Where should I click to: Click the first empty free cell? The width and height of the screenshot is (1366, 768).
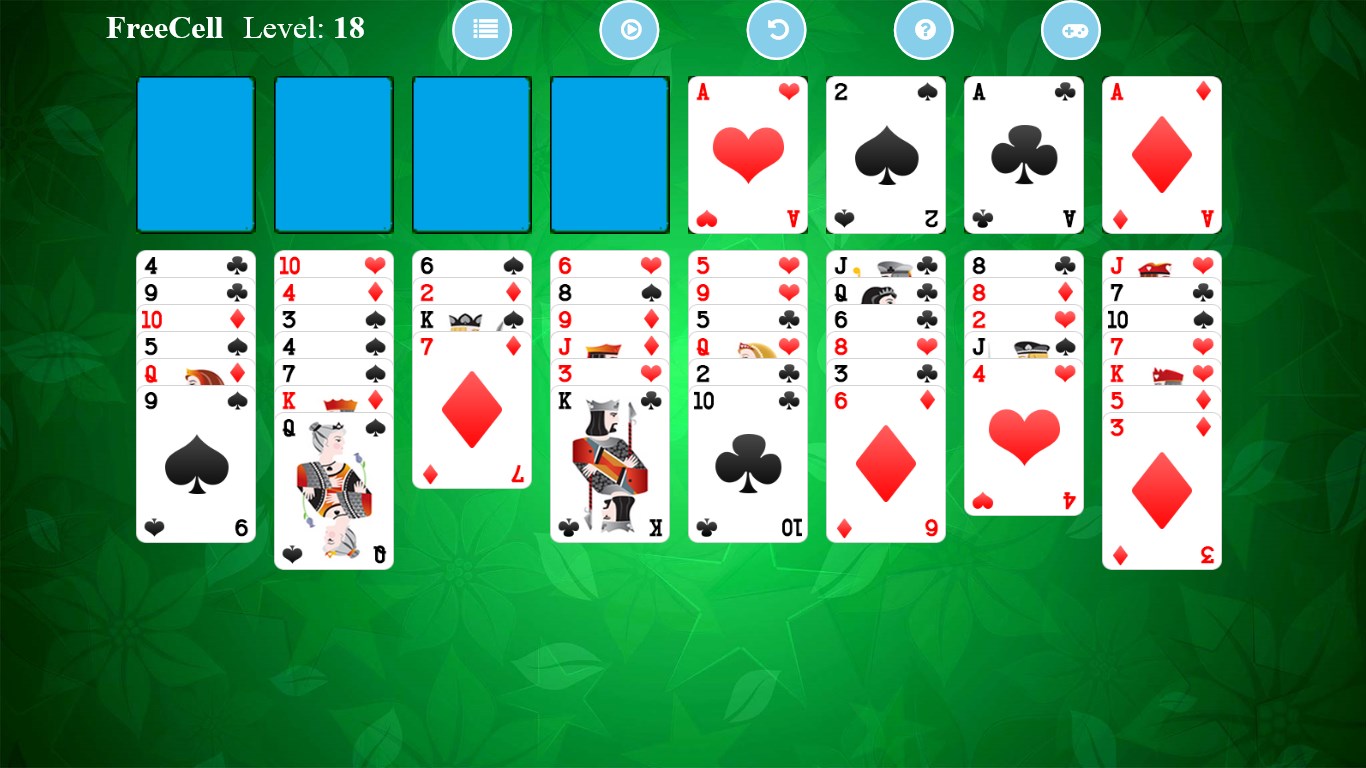click(195, 154)
